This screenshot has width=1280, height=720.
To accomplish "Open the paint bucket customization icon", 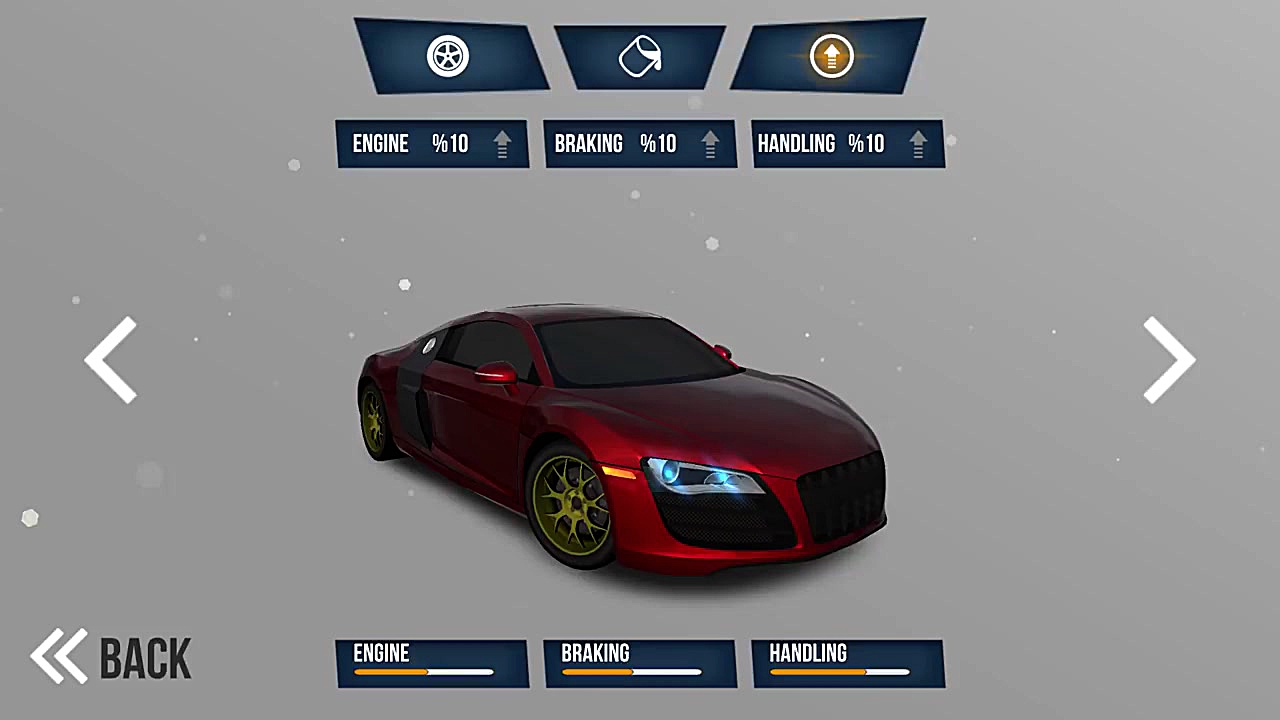I will 639,56.
